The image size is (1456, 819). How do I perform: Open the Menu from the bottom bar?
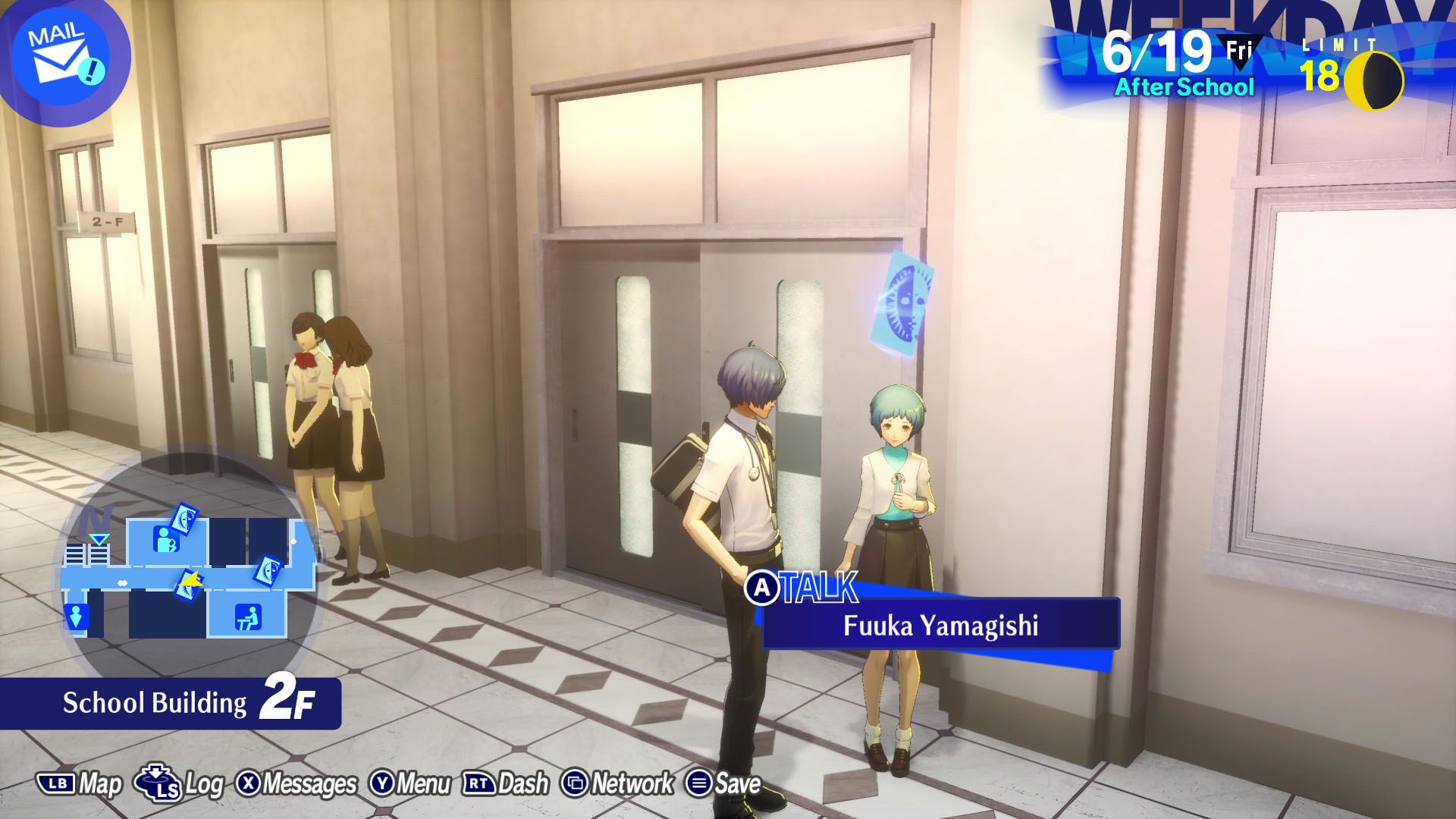point(410,784)
